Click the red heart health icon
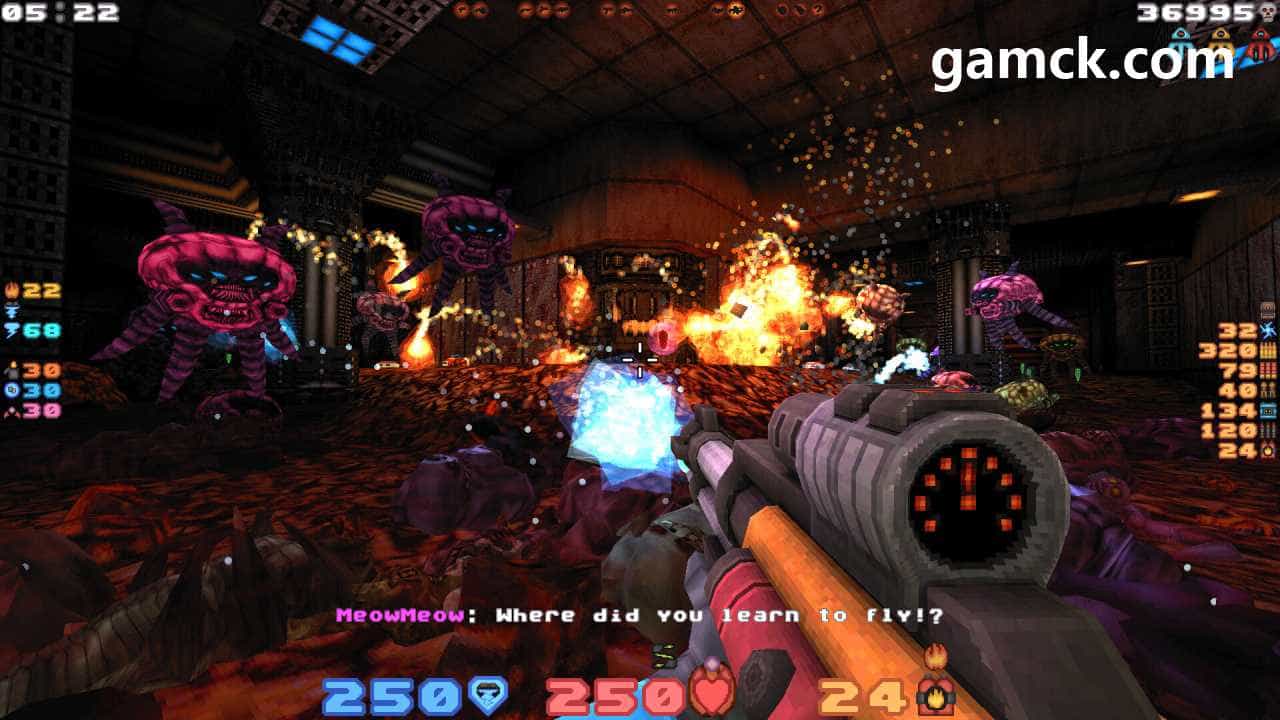1280x720 pixels. (x=713, y=693)
